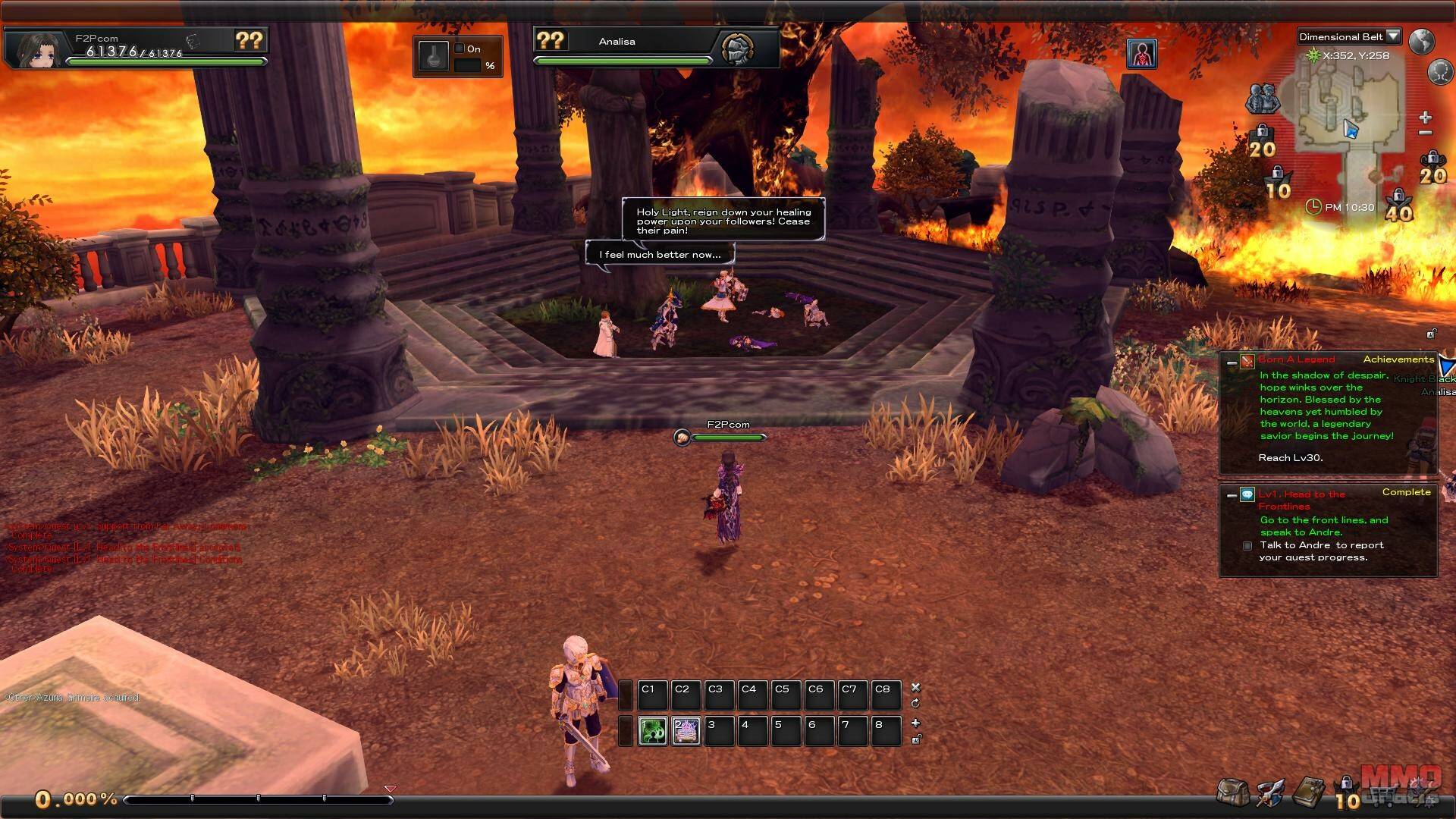The width and height of the screenshot is (1456, 819).
Task: Collapse the Head to the Frontlines quest
Action: pyautogui.click(x=1232, y=495)
